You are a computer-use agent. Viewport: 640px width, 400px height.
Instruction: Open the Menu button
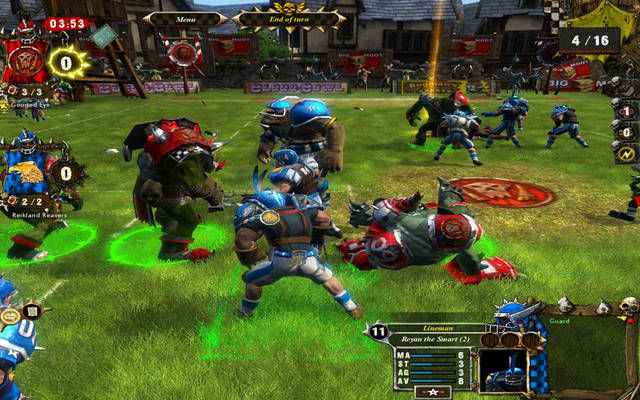(185, 18)
